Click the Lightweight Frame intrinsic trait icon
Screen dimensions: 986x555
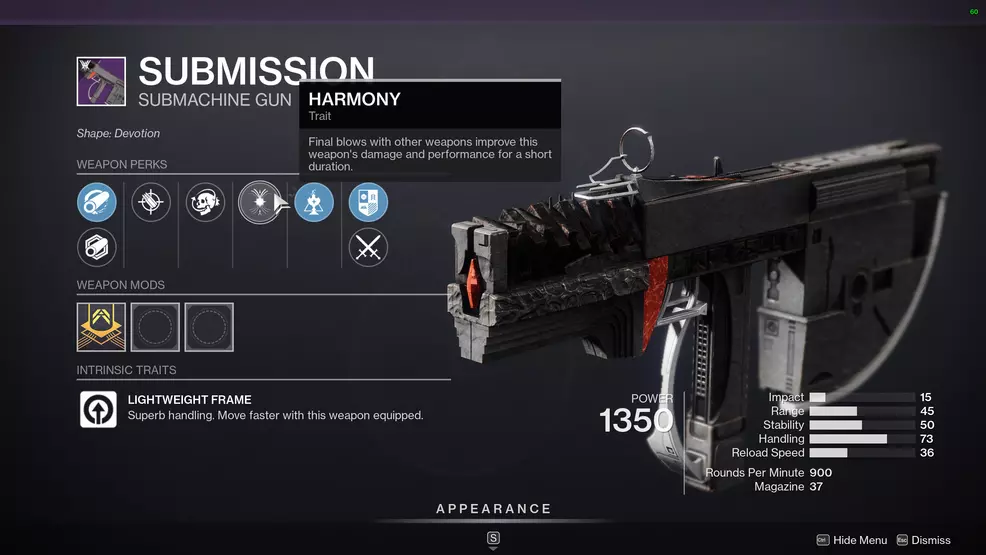(x=98, y=409)
